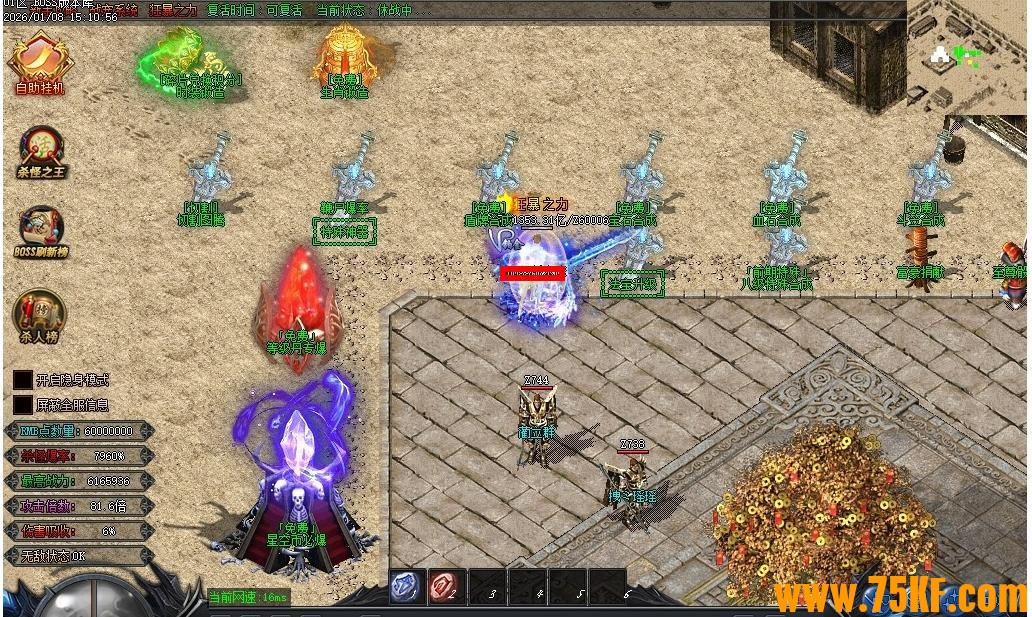Open the 狂暴之力 top bar entry

(173, 11)
